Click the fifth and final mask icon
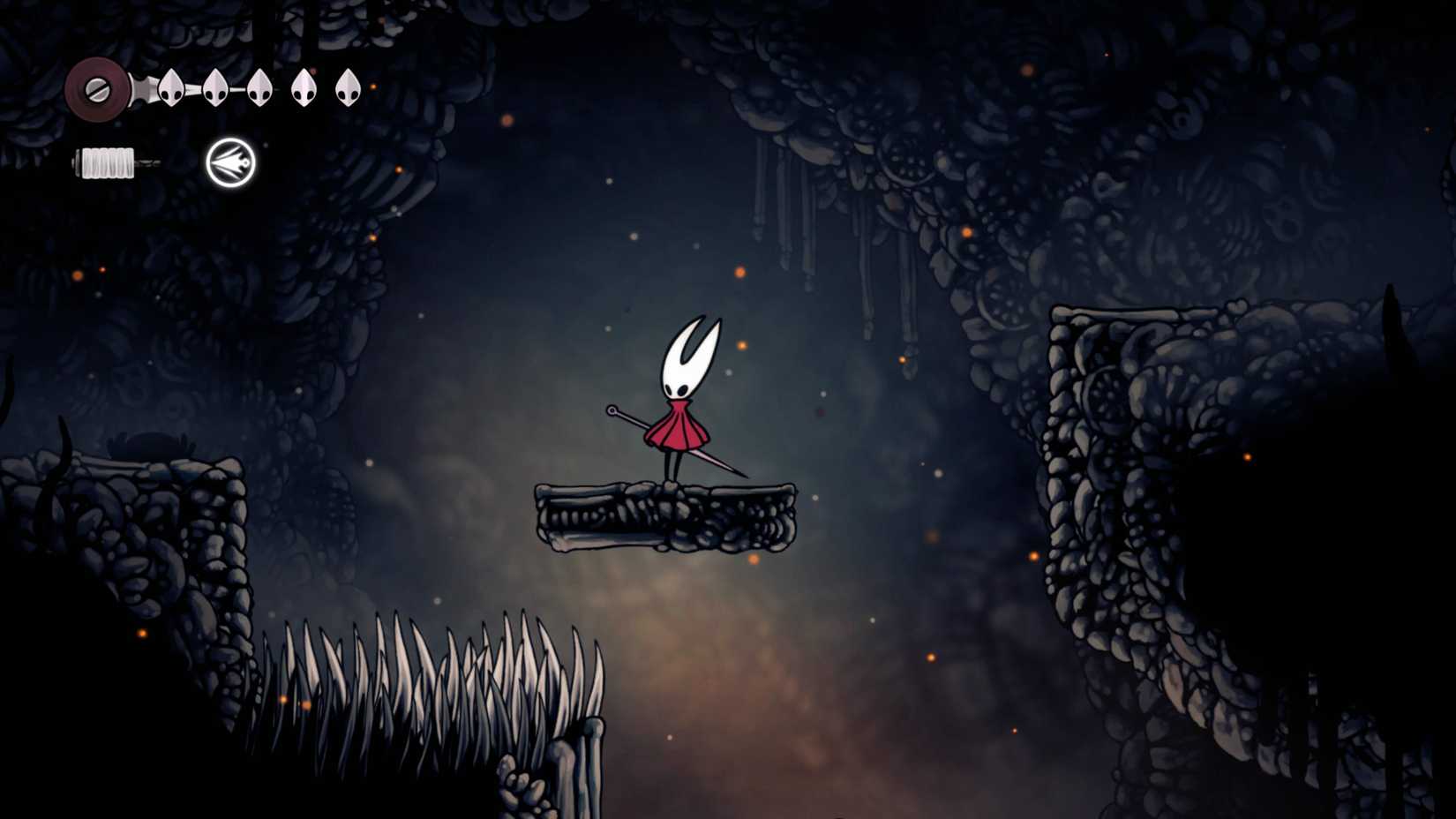This screenshot has width=1456, height=819. [349, 88]
